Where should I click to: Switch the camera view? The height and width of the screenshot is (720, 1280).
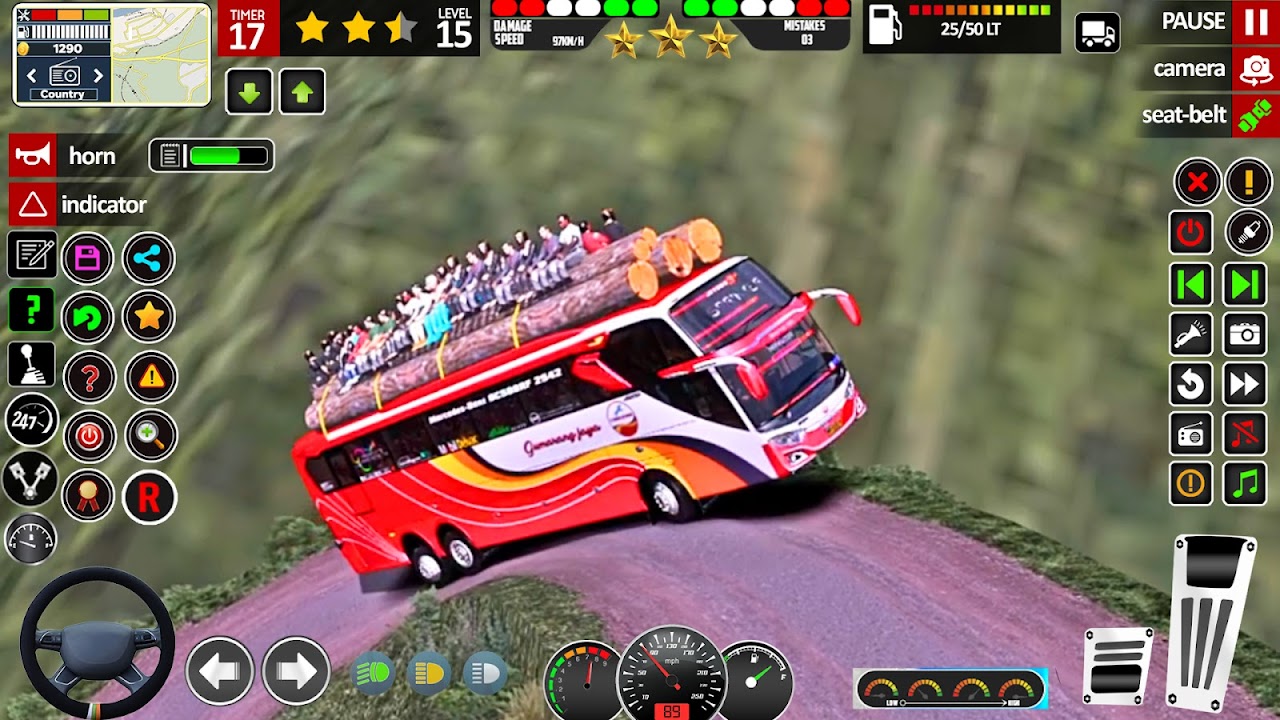(1255, 69)
